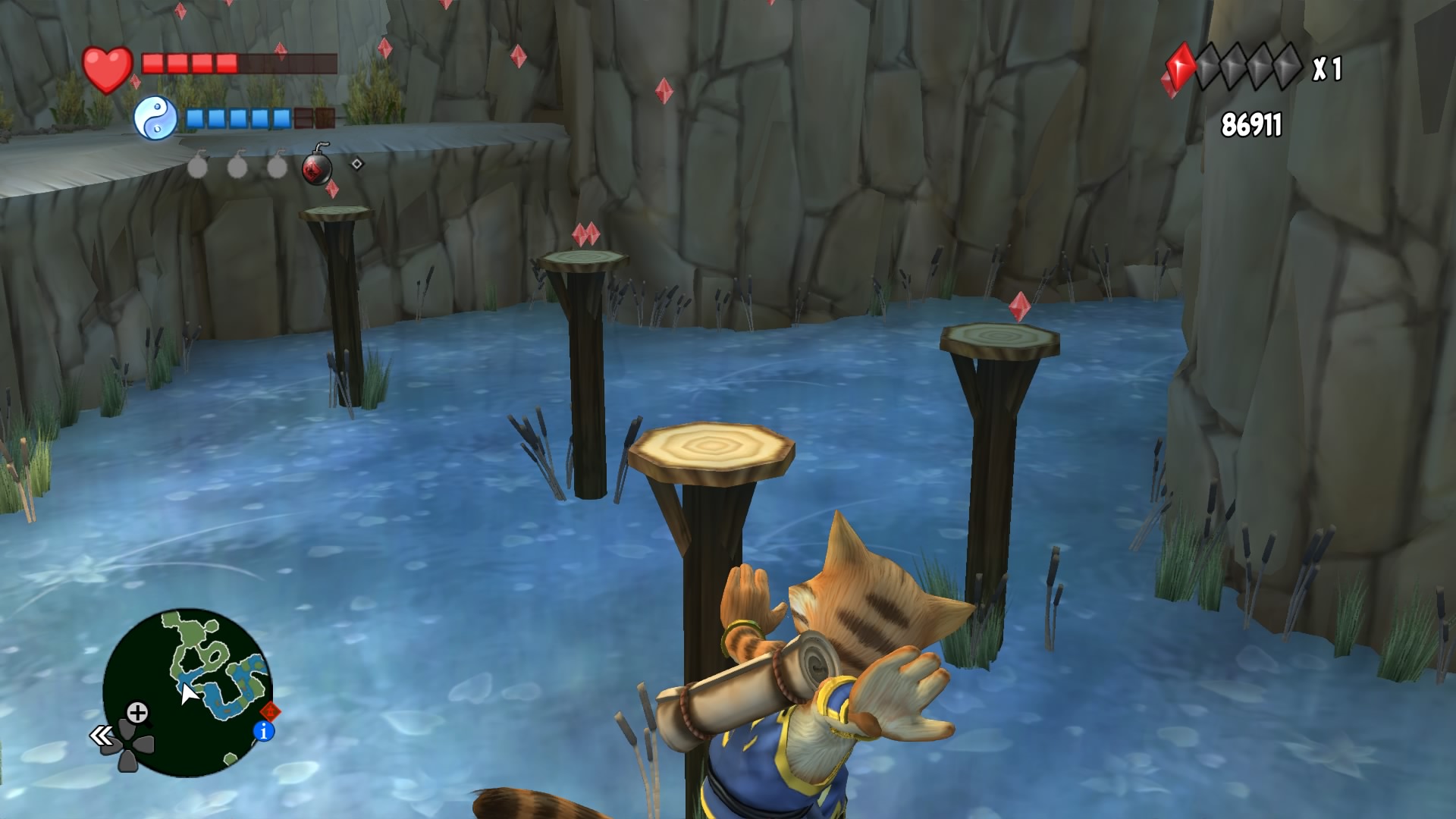This screenshot has height=819, width=1456.
Task: Click the red pagoda marker on the minimap
Action: 271,711
